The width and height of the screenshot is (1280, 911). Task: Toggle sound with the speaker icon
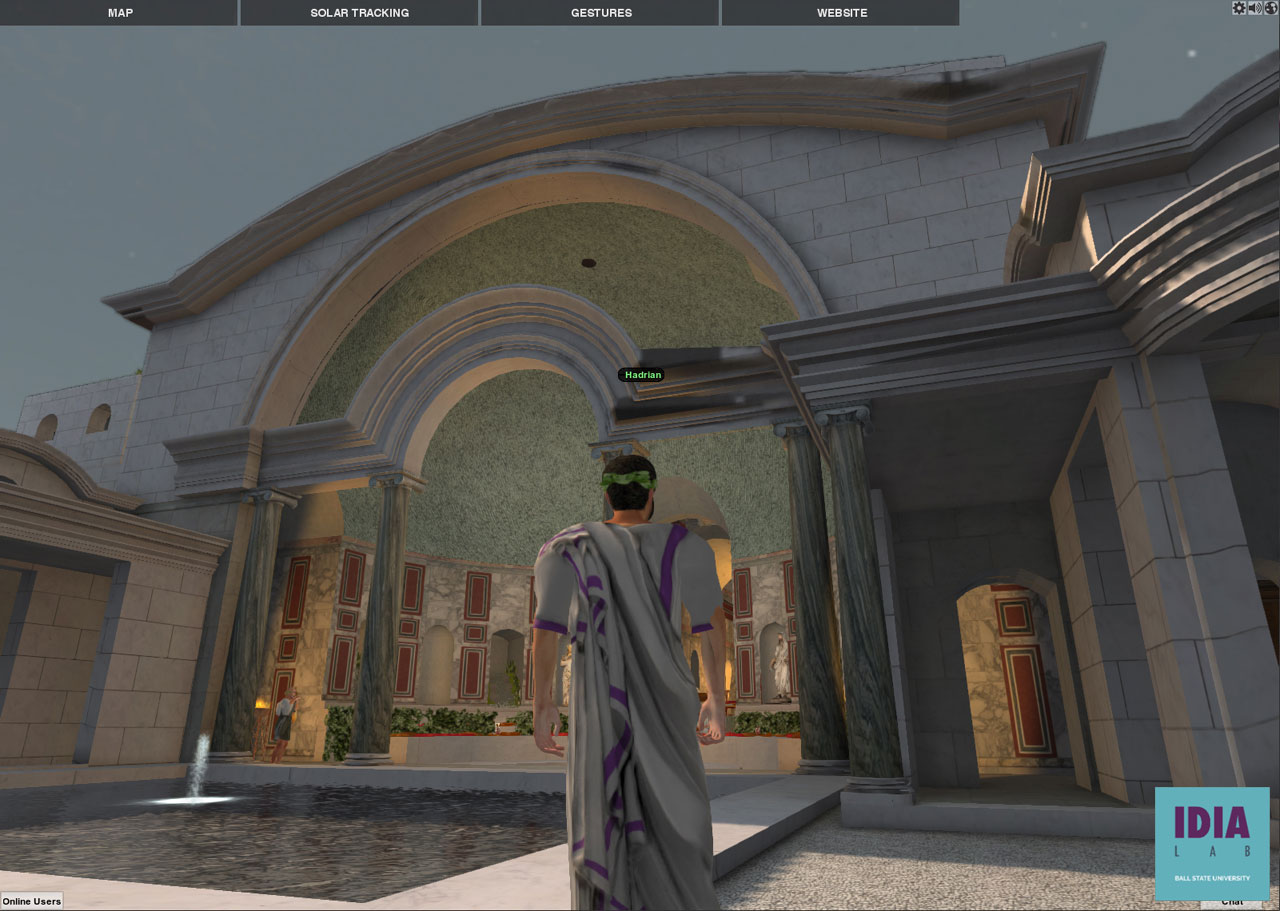tap(1255, 8)
